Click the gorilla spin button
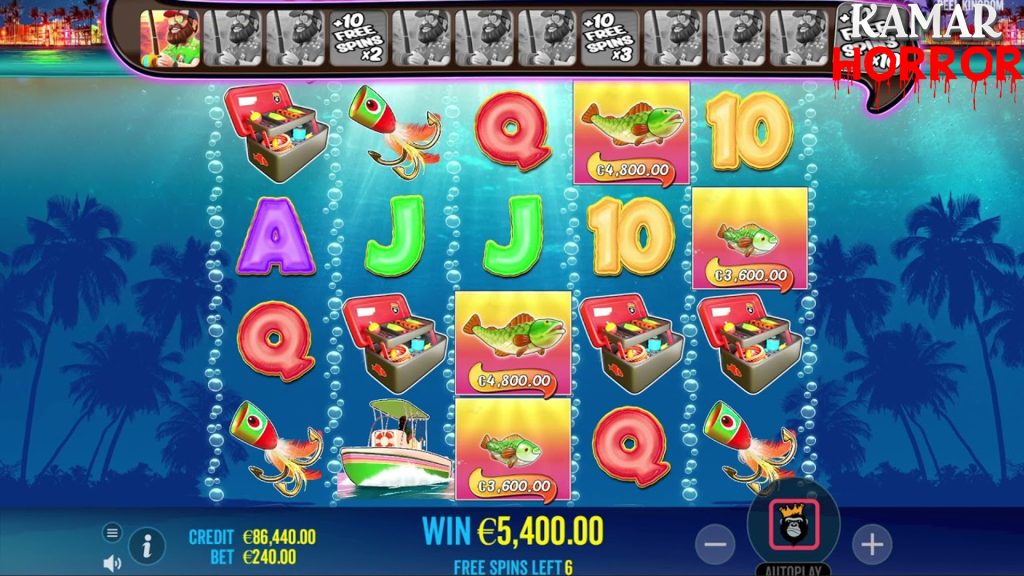Screen dimensions: 1024x576 794,523
